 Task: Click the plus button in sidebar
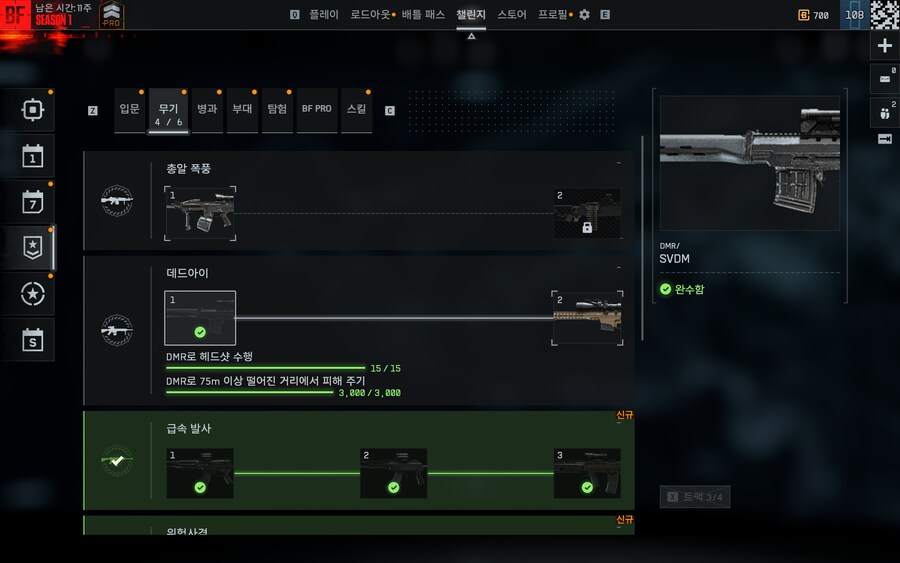click(885, 46)
